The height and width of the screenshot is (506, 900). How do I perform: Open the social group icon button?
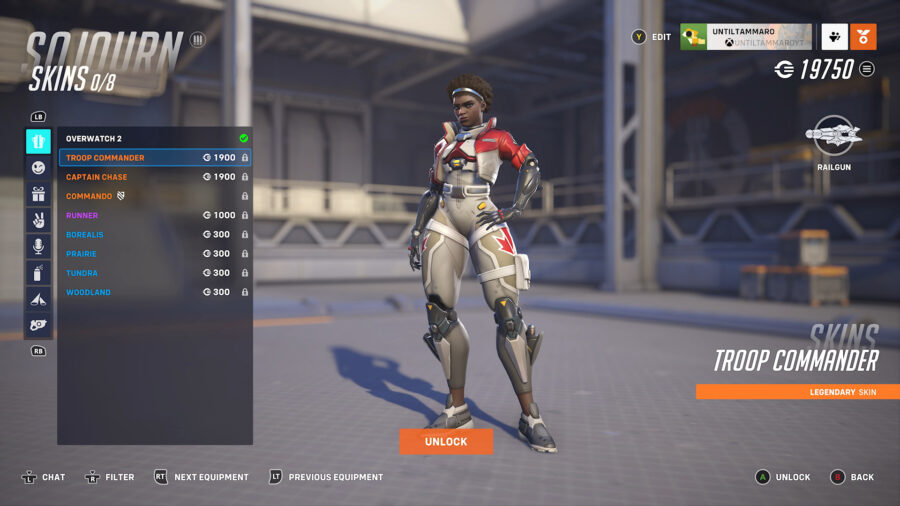point(834,37)
